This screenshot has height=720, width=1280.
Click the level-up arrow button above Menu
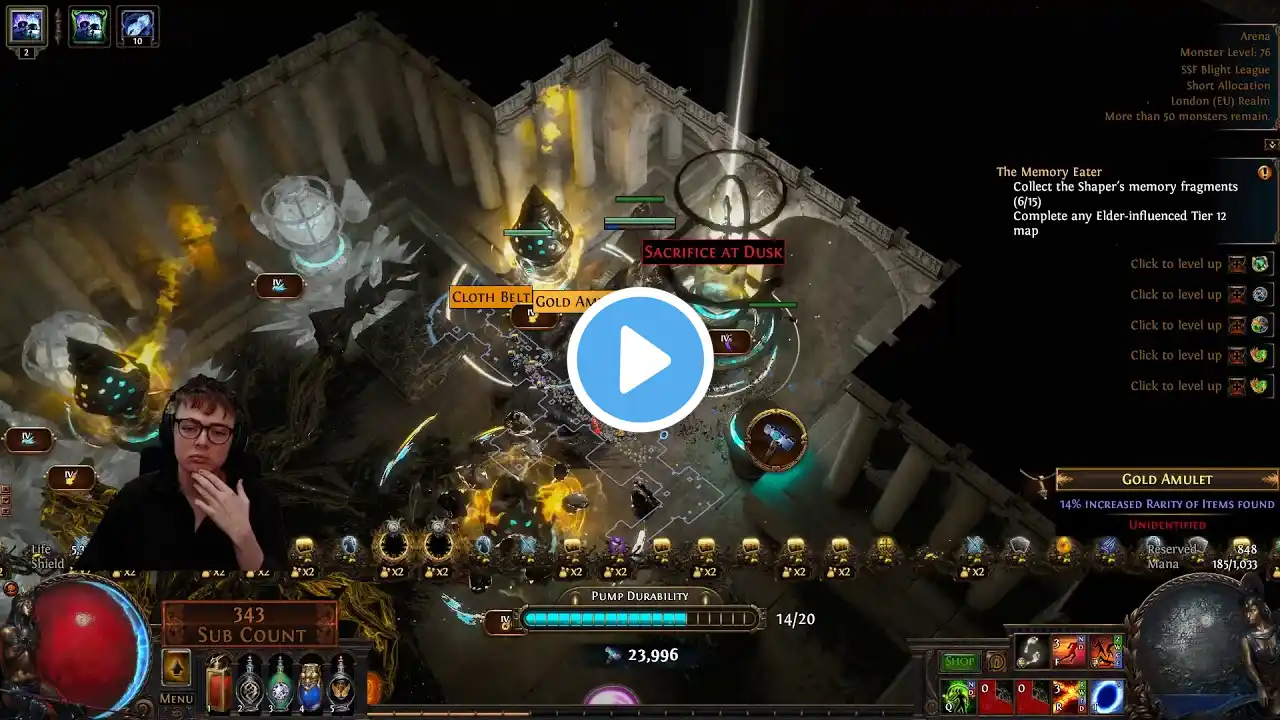coord(176,668)
